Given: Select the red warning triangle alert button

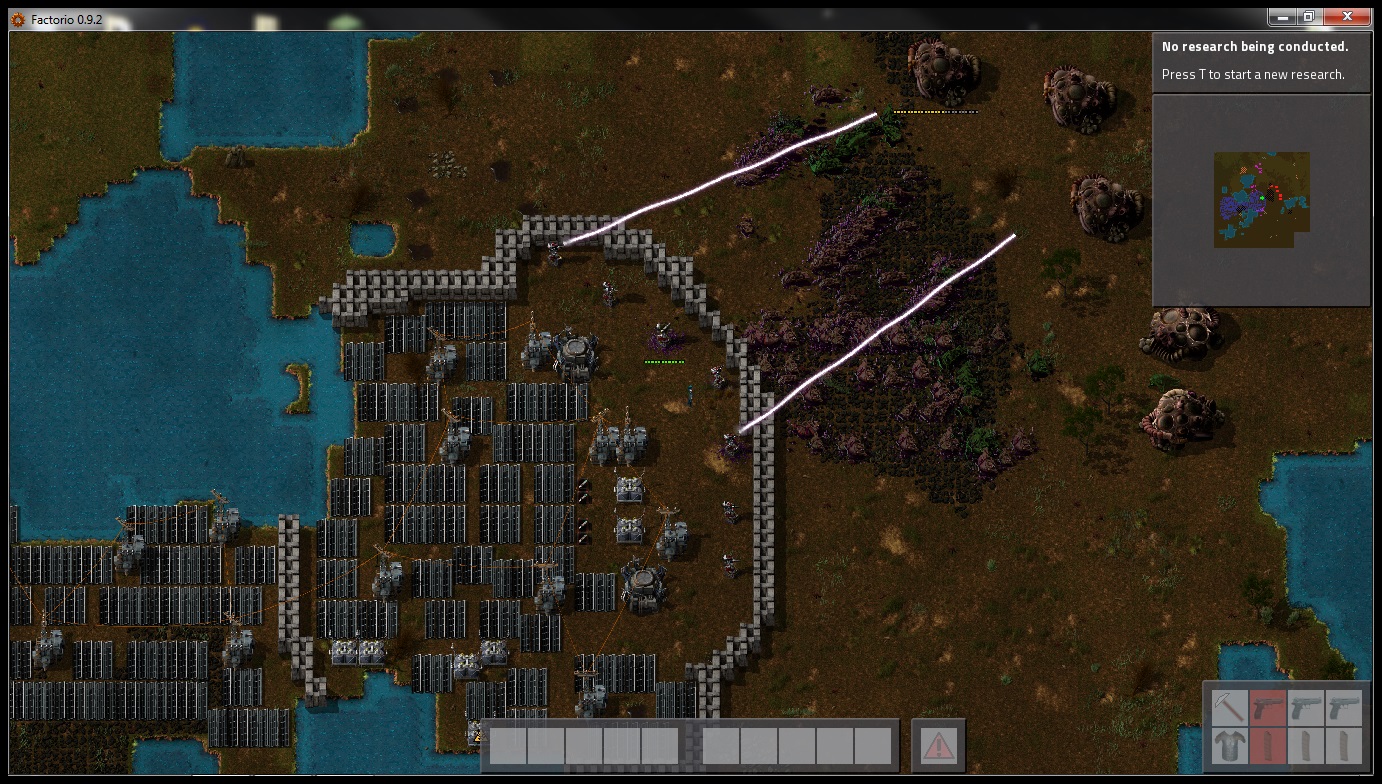Looking at the screenshot, I should [x=938, y=745].
